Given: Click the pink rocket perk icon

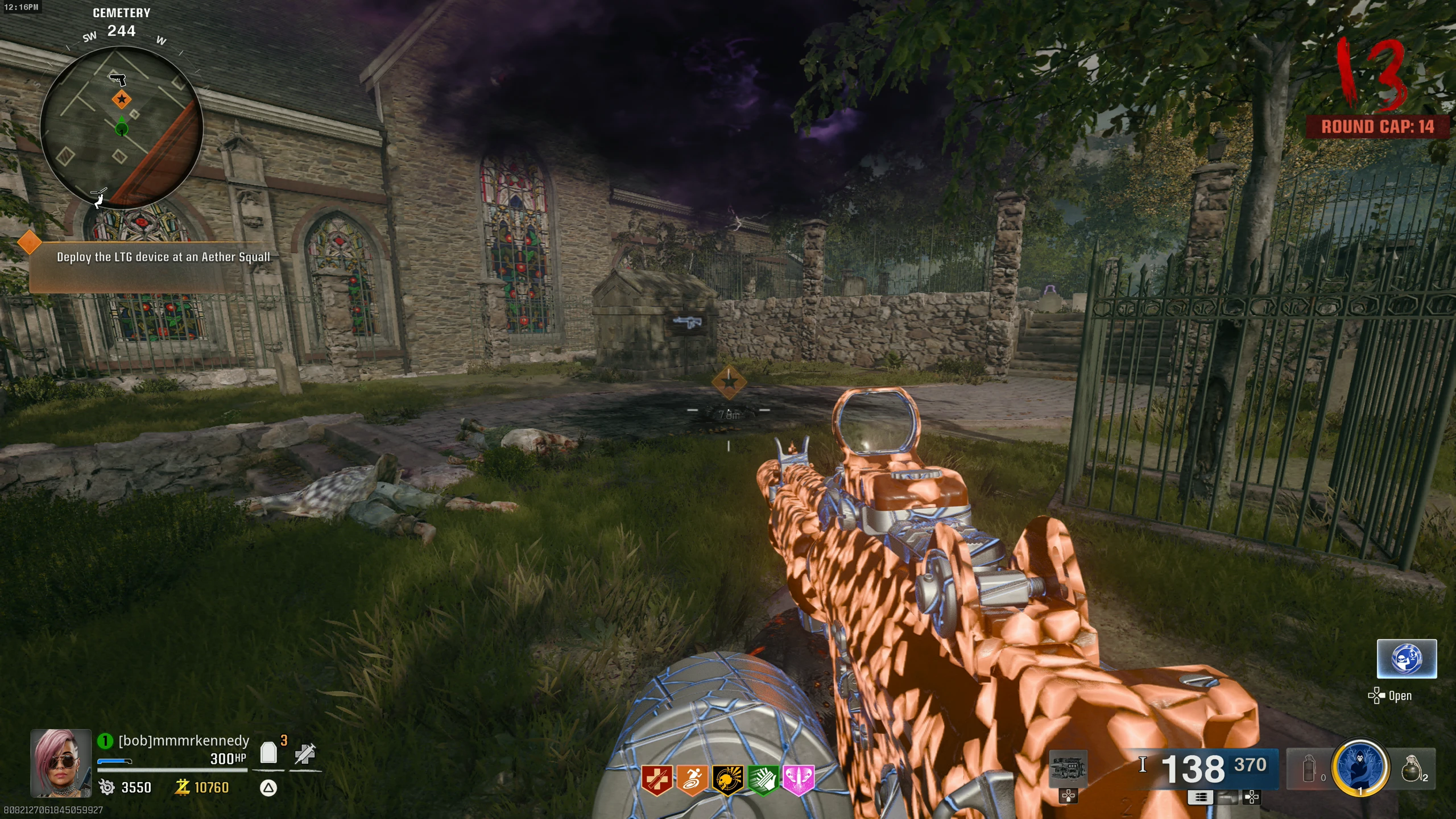Looking at the screenshot, I should (798, 779).
